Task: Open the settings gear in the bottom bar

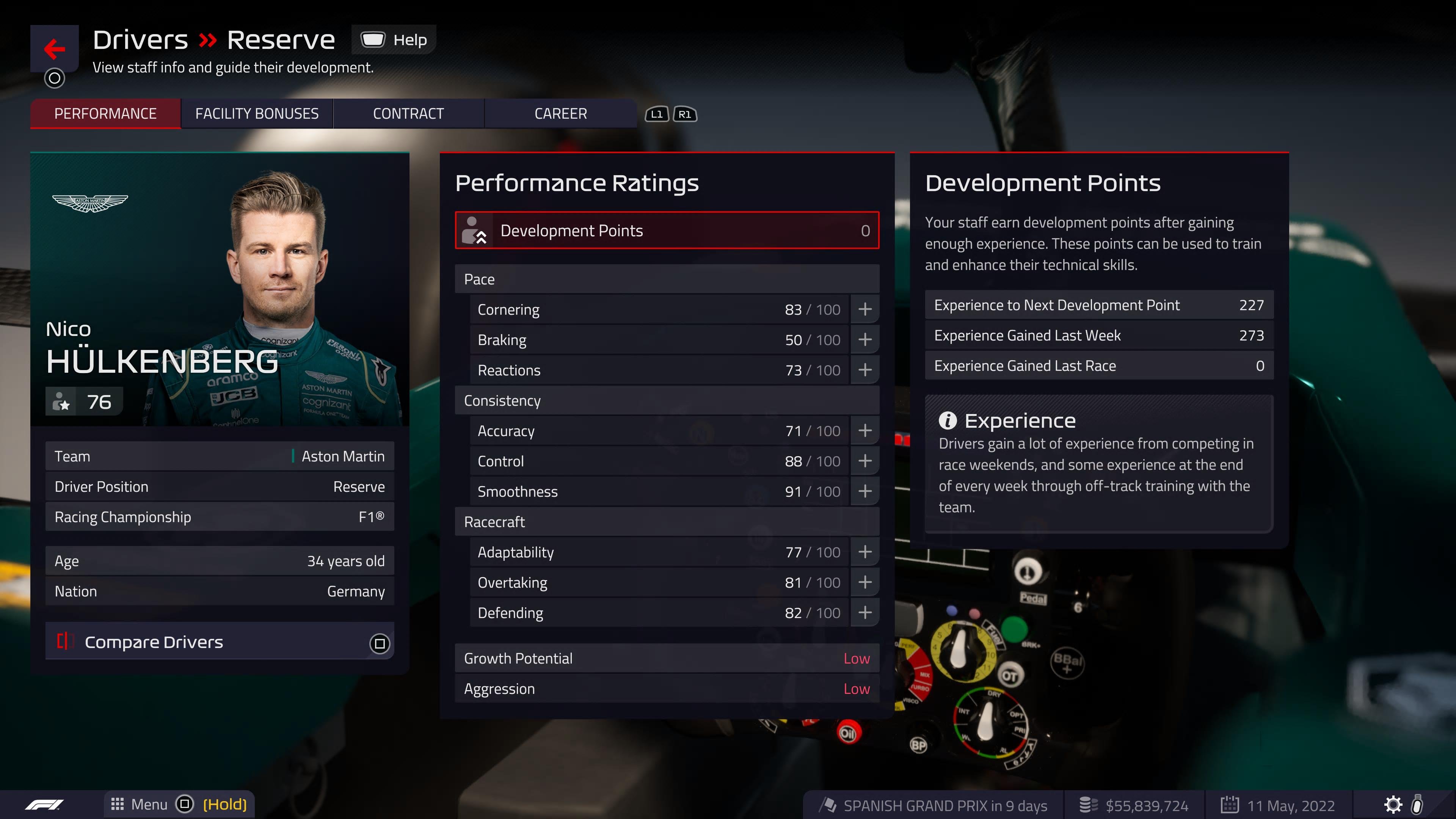Action: (x=1393, y=804)
